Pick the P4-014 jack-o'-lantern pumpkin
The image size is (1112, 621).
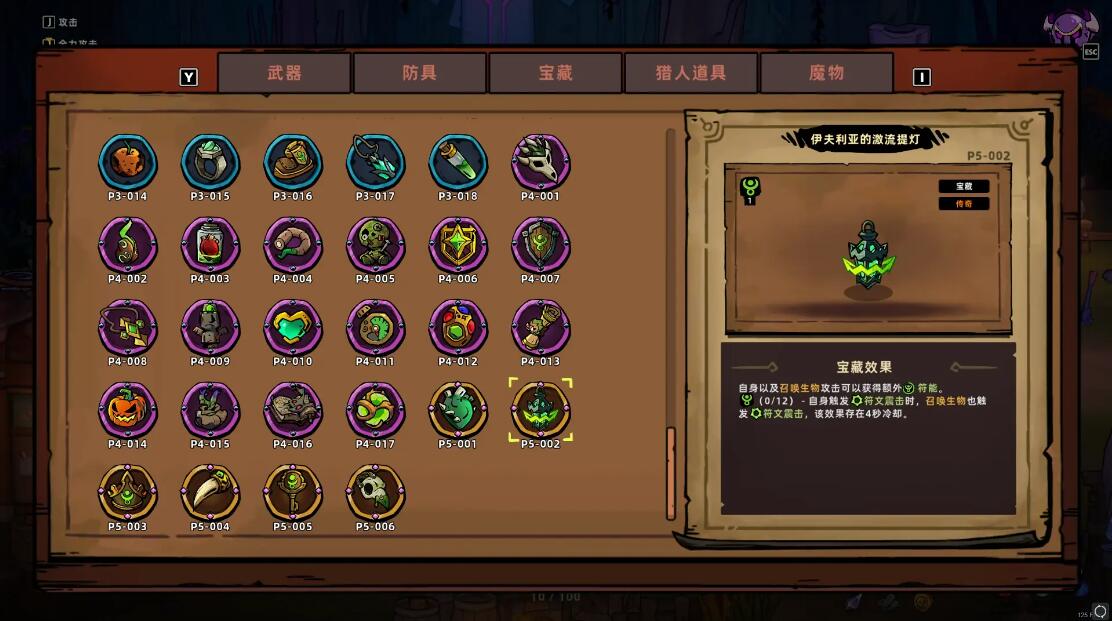pyautogui.click(x=127, y=410)
